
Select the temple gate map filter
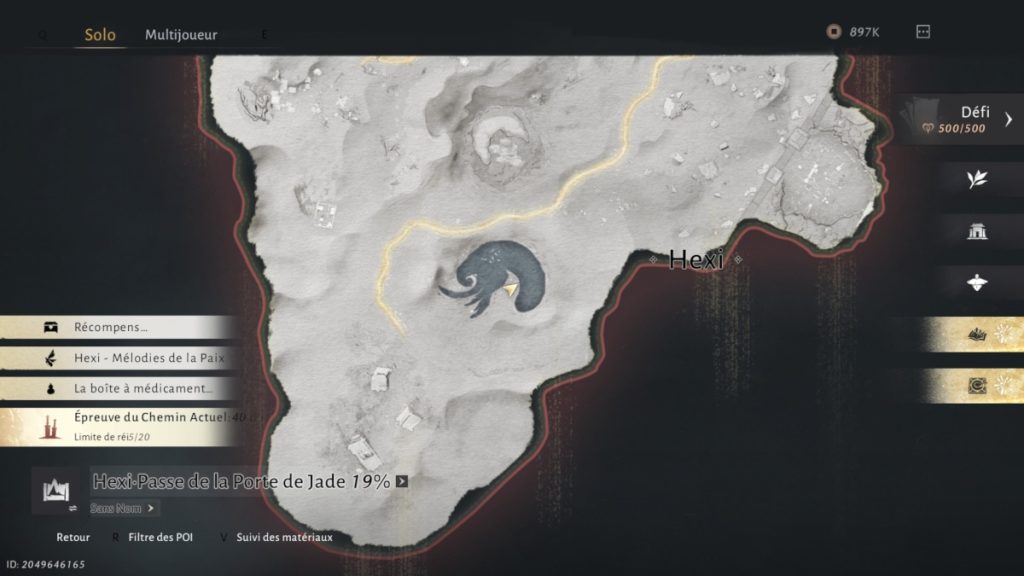point(977,231)
